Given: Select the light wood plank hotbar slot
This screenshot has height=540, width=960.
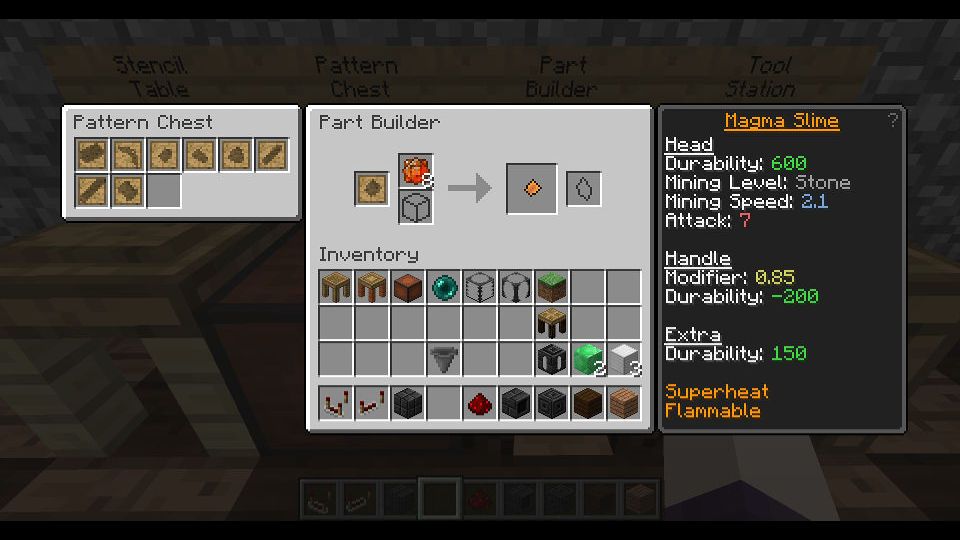Looking at the screenshot, I should click(x=624, y=404).
